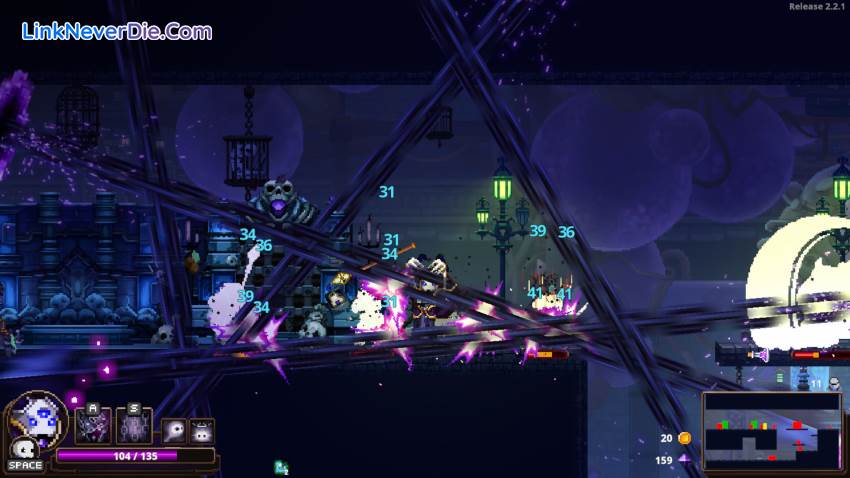850x478 pixels.
Task: Select the ghost wisp item slot
Action: [x=174, y=431]
